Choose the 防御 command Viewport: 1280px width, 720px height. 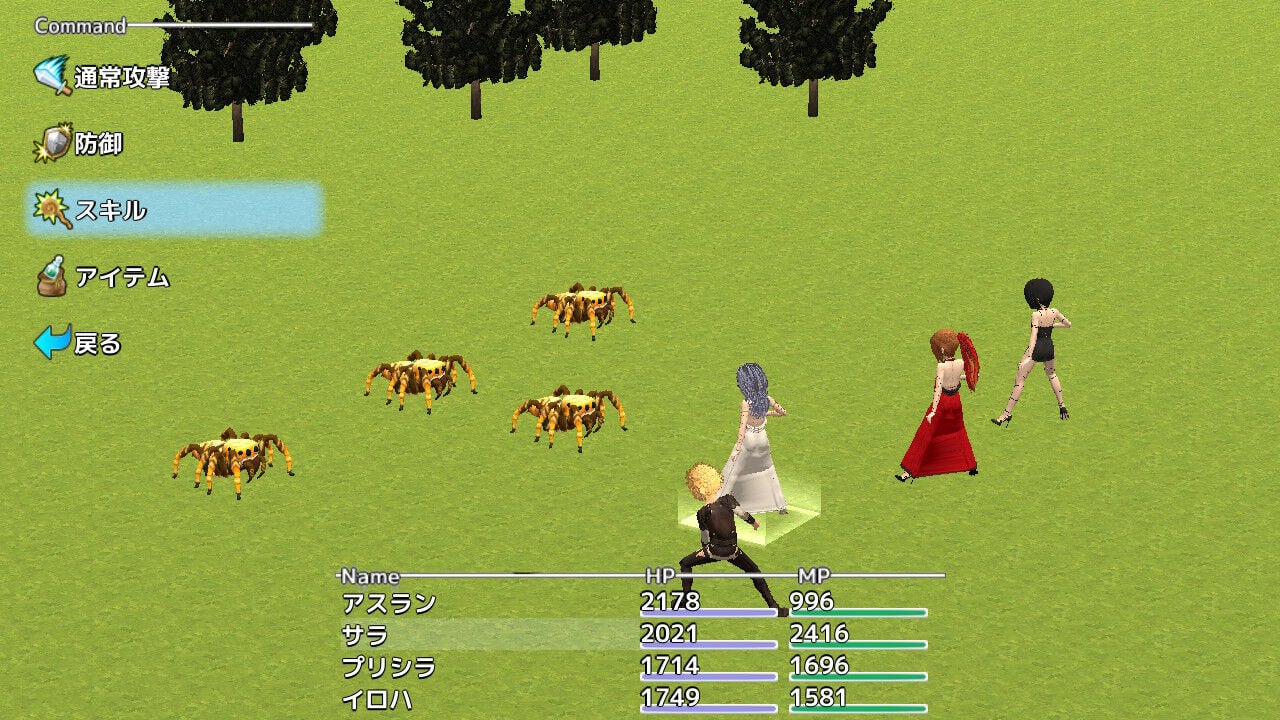[x=100, y=142]
